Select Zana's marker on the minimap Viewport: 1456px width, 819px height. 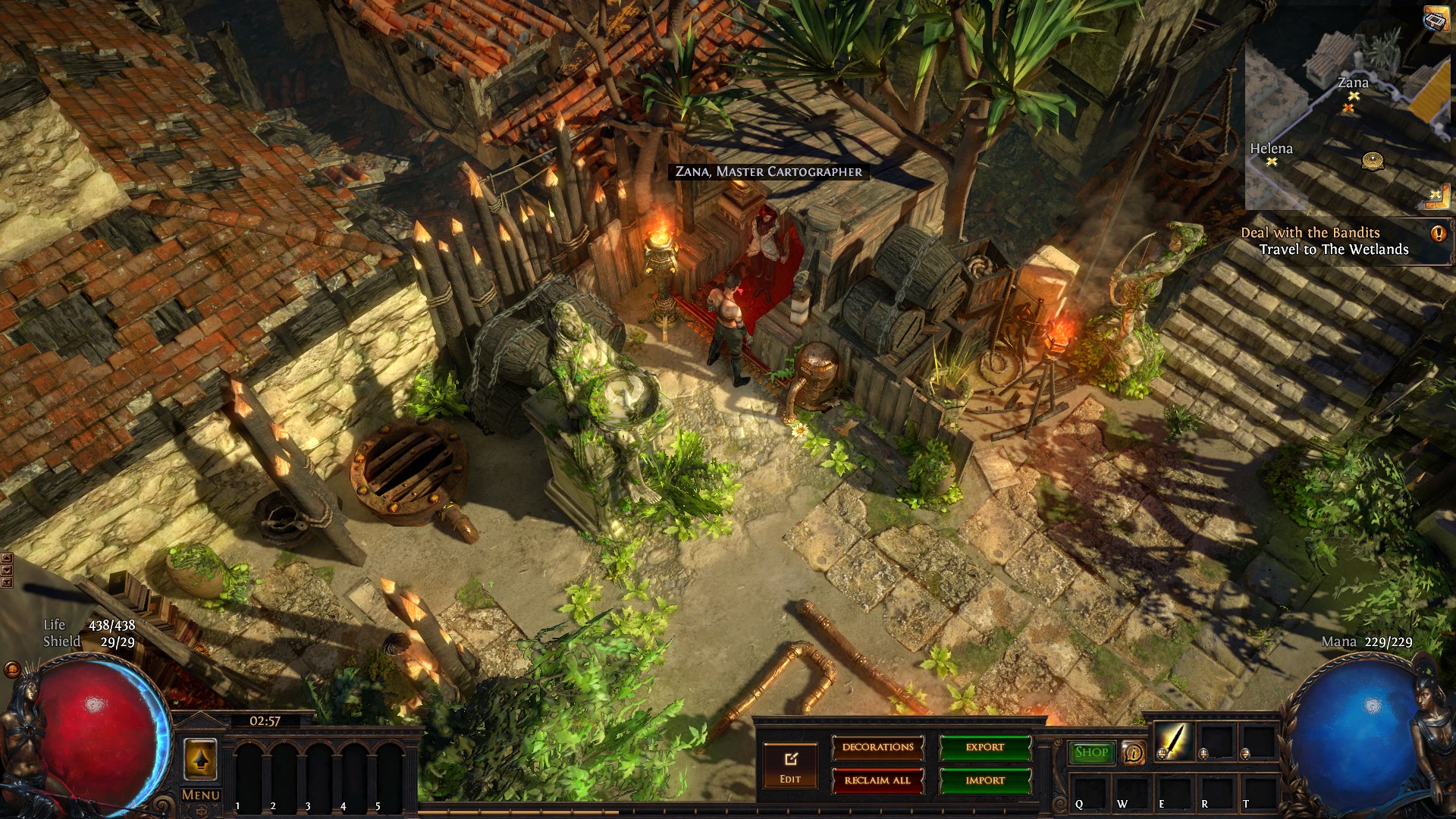[1354, 96]
